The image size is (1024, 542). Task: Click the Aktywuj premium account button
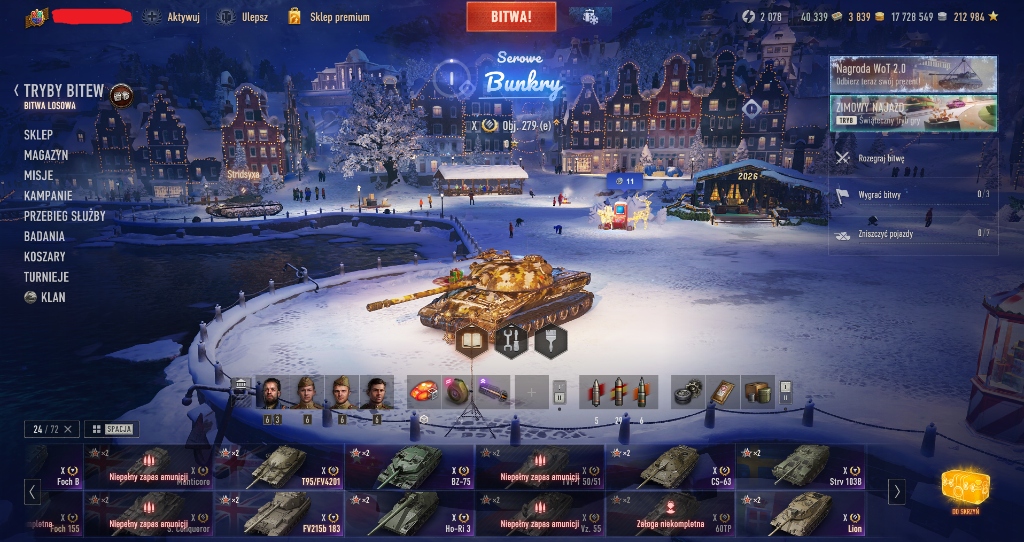(x=172, y=17)
